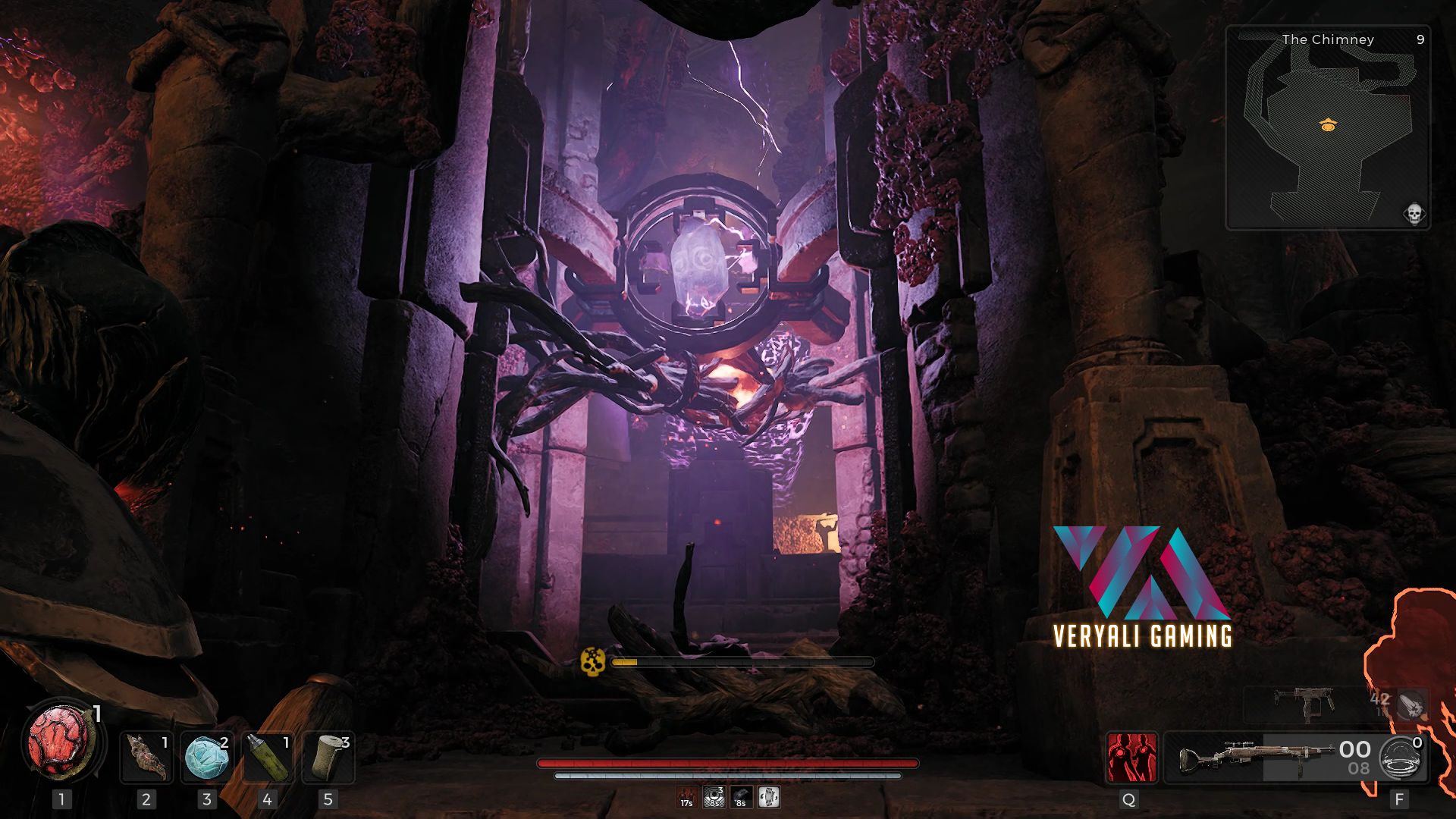
Task: Switch to the submachine gun sidearm
Action: tap(1303, 705)
